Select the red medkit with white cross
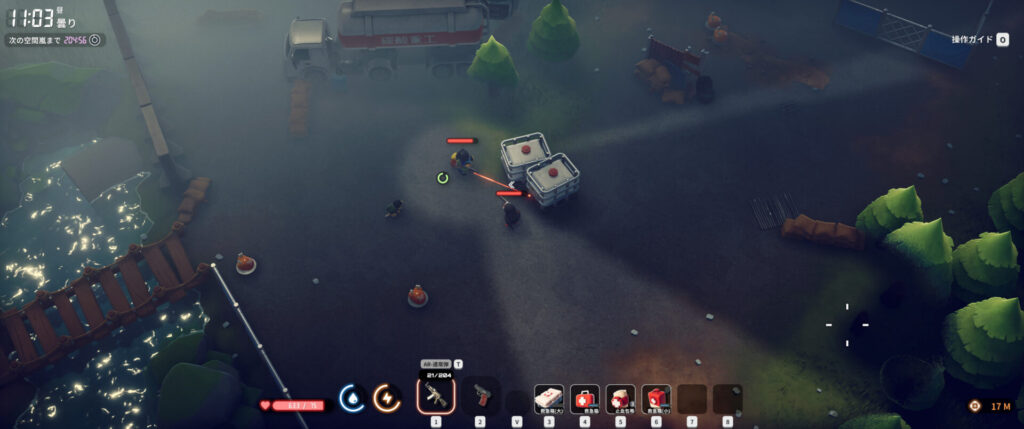Viewport: 1024px width, 429px height. (x=585, y=398)
